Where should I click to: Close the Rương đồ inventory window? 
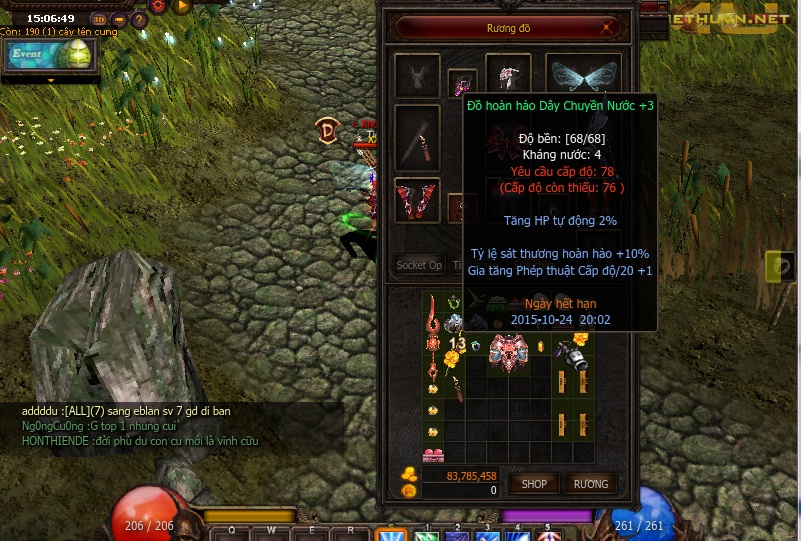click(607, 28)
